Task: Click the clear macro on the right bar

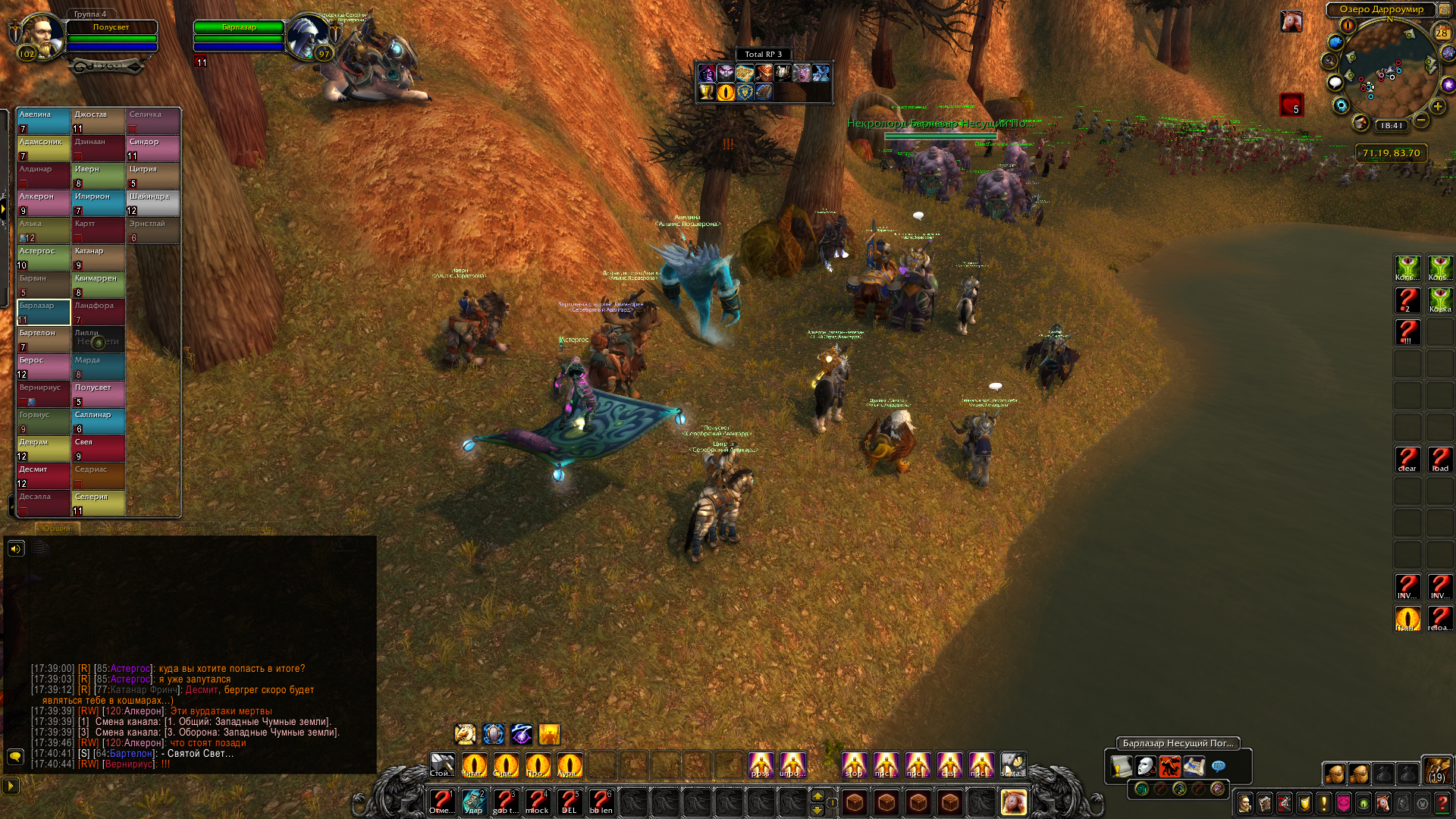Action: [x=1407, y=459]
